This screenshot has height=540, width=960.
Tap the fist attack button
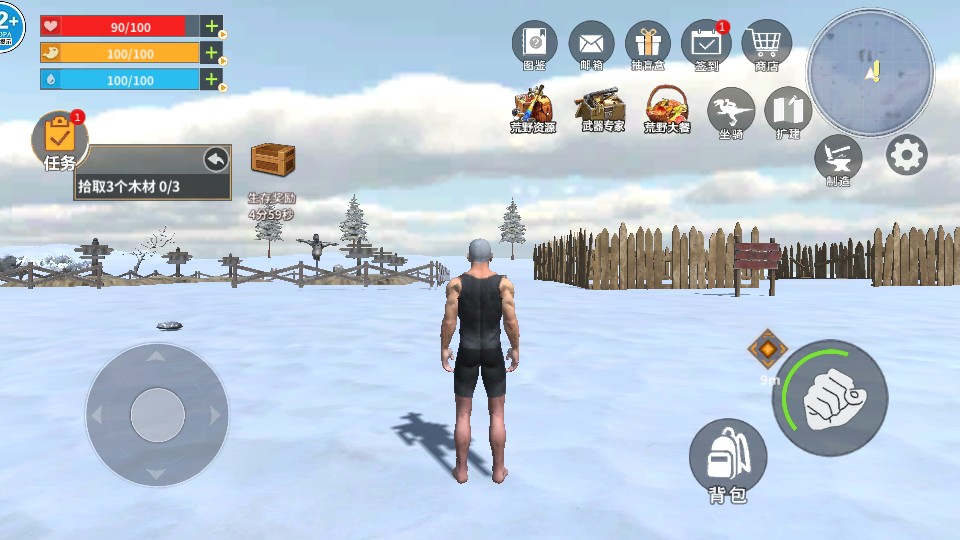point(830,398)
